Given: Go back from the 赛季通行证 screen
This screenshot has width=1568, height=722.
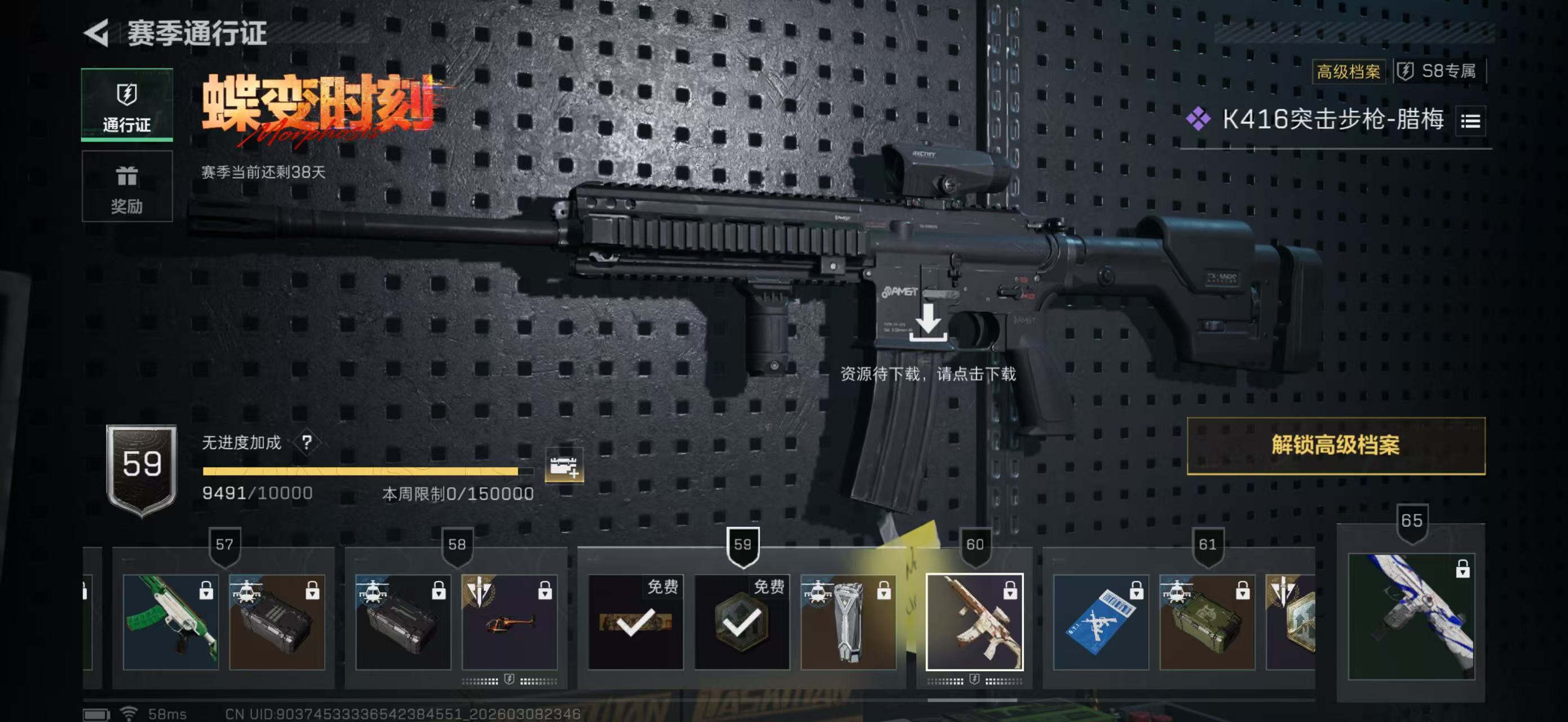Looking at the screenshot, I should (x=97, y=32).
